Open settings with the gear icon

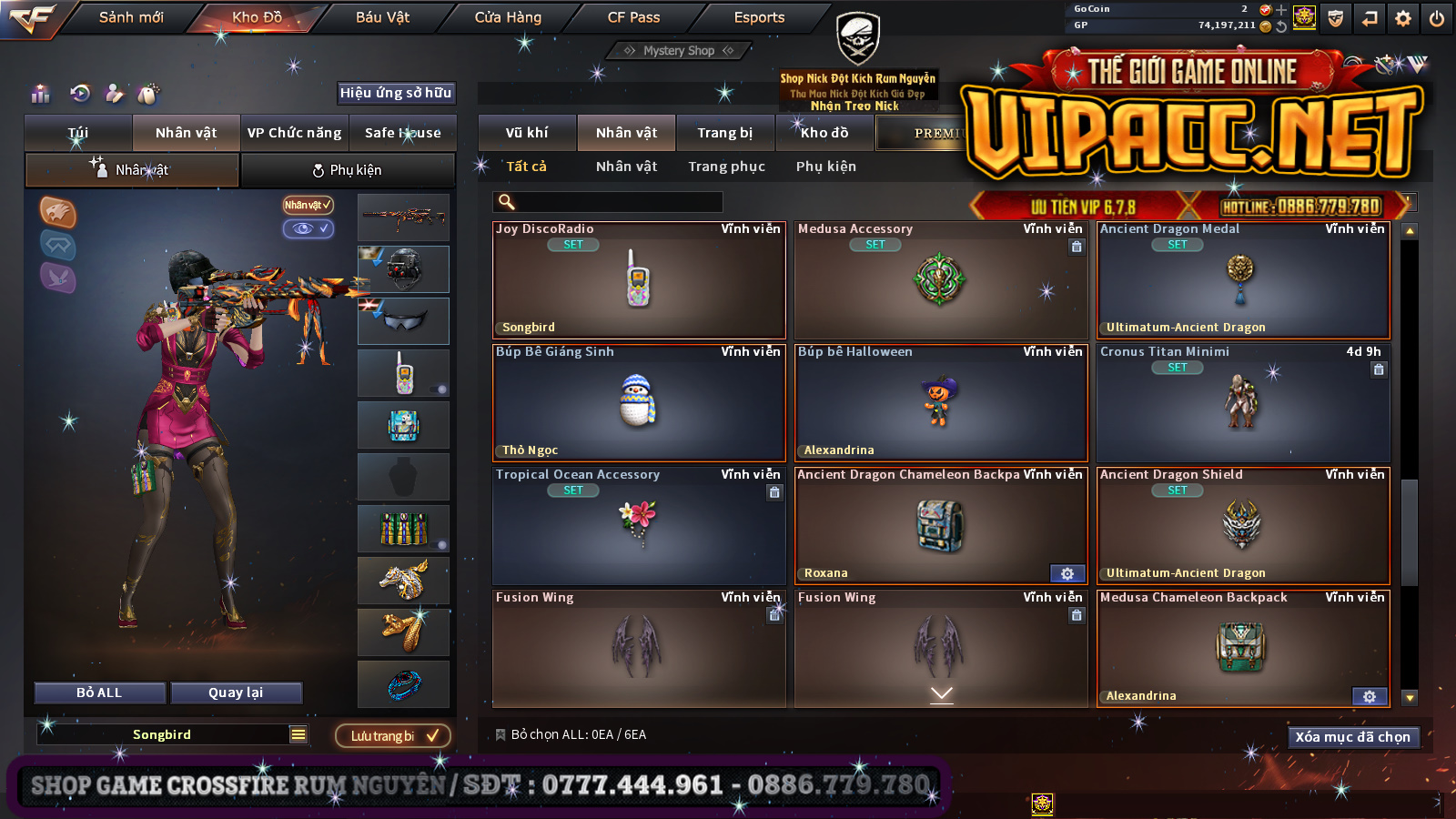(x=1402, y=18)
